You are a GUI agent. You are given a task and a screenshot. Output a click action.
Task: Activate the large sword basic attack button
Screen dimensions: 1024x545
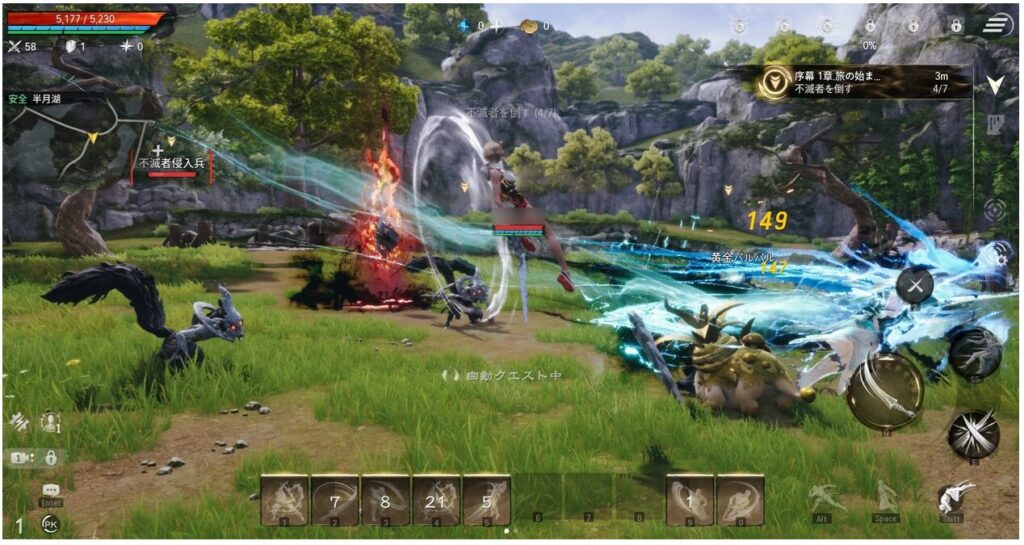coord(884,392)
